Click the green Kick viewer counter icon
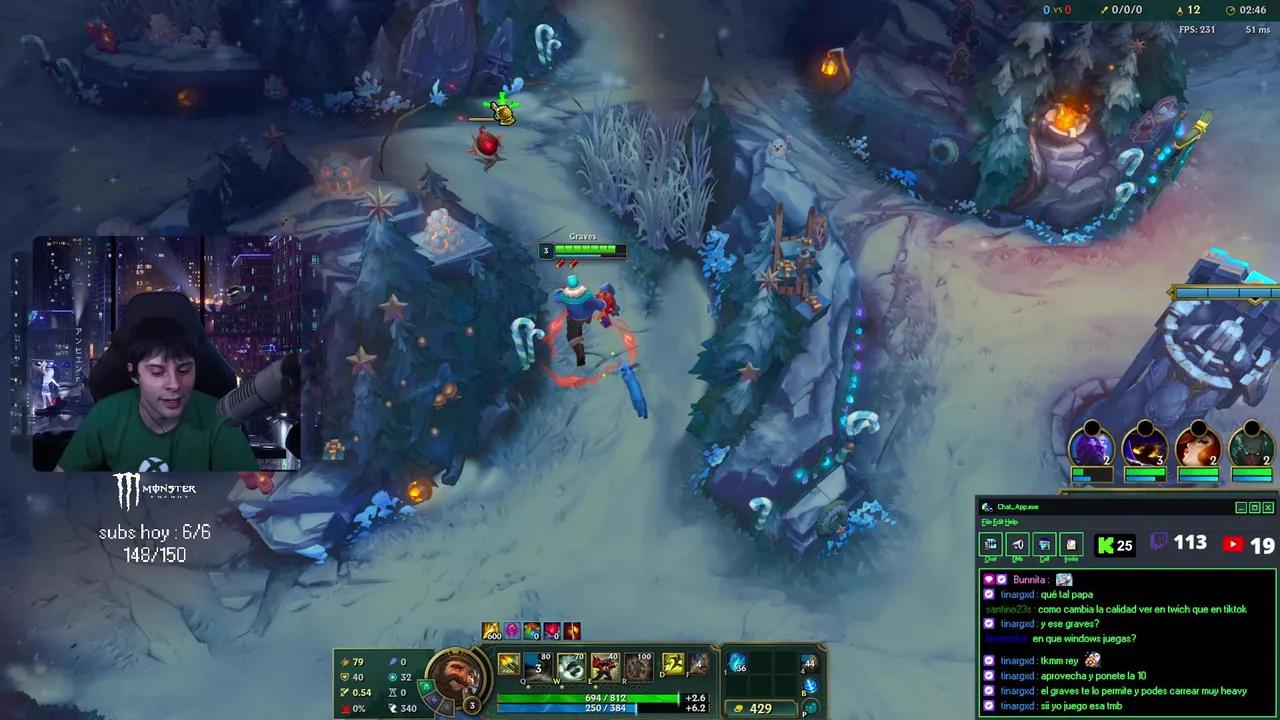This screenshot has height=720, width=1280. pyautogui.click(x=1107, y=545)
